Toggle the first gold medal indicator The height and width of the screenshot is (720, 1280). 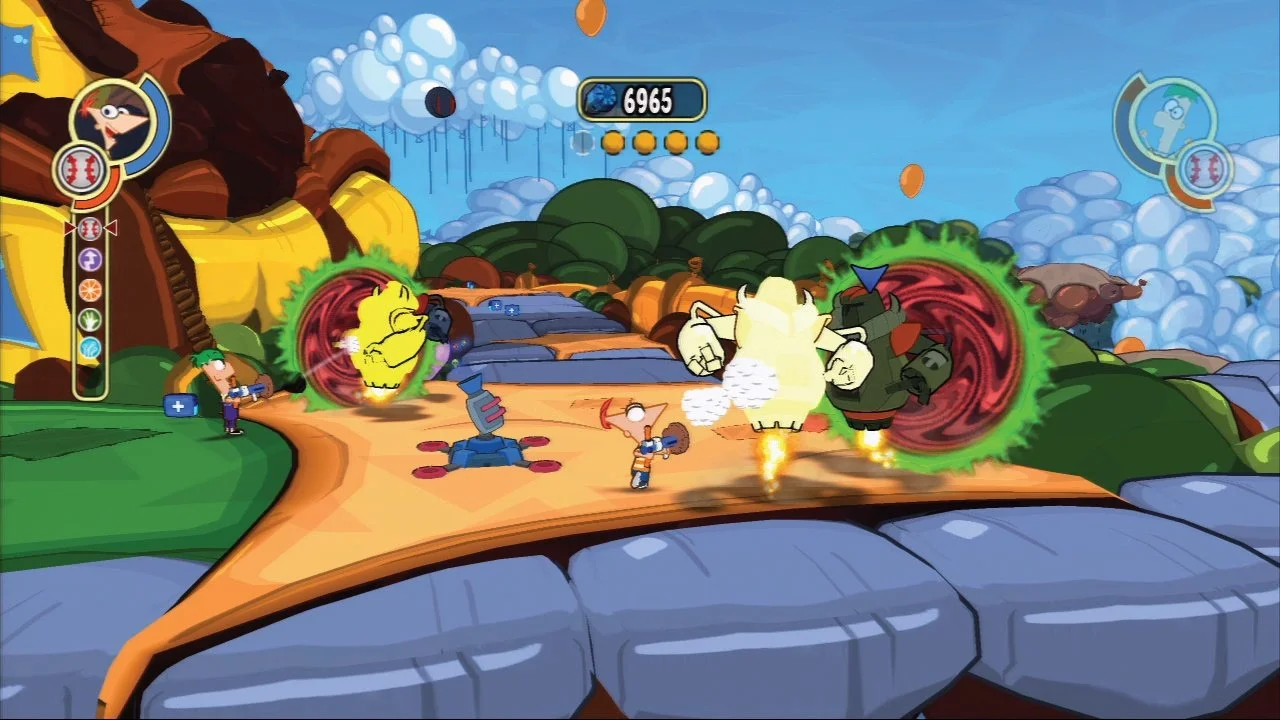pyautogui.click(x=613, y=142)
